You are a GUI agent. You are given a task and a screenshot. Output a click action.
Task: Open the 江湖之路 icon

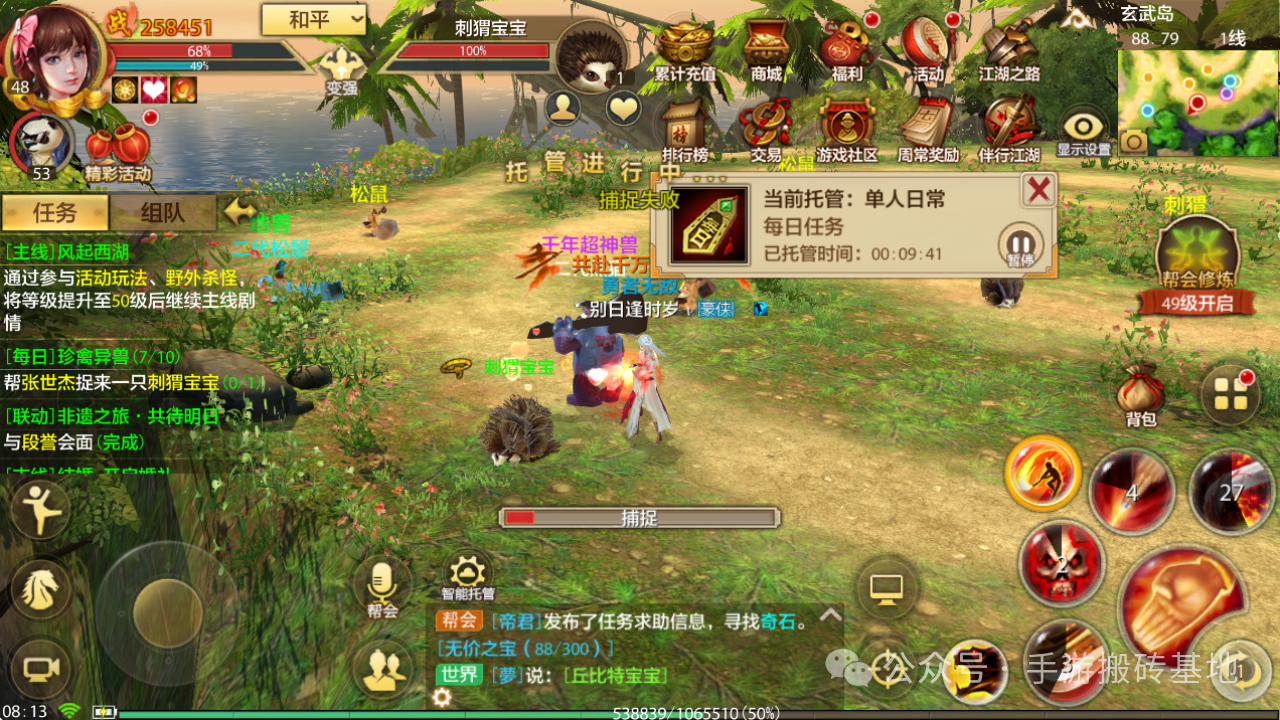[1008, 47]
